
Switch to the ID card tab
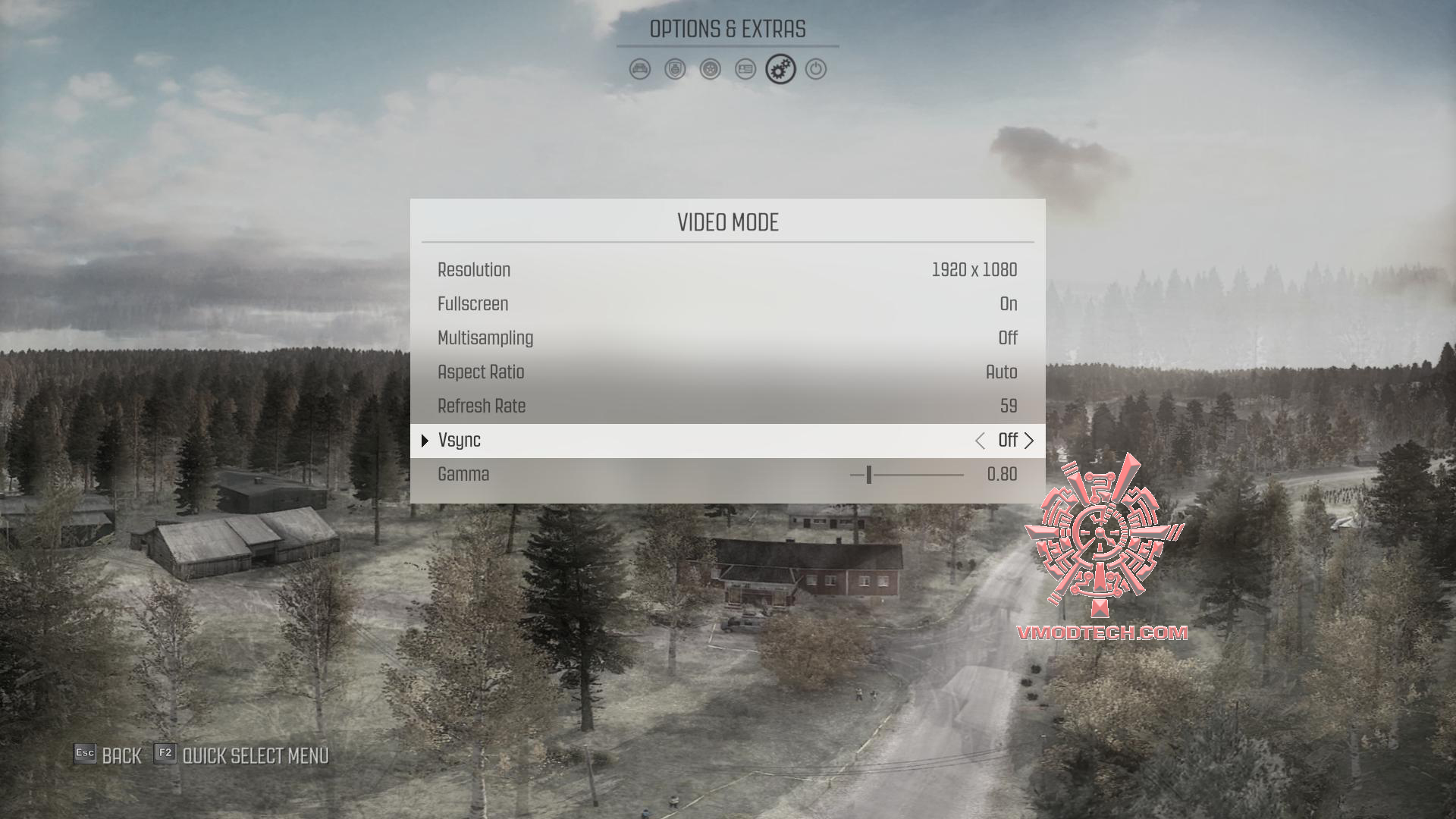pyautogui.click(x=745, y=70)
